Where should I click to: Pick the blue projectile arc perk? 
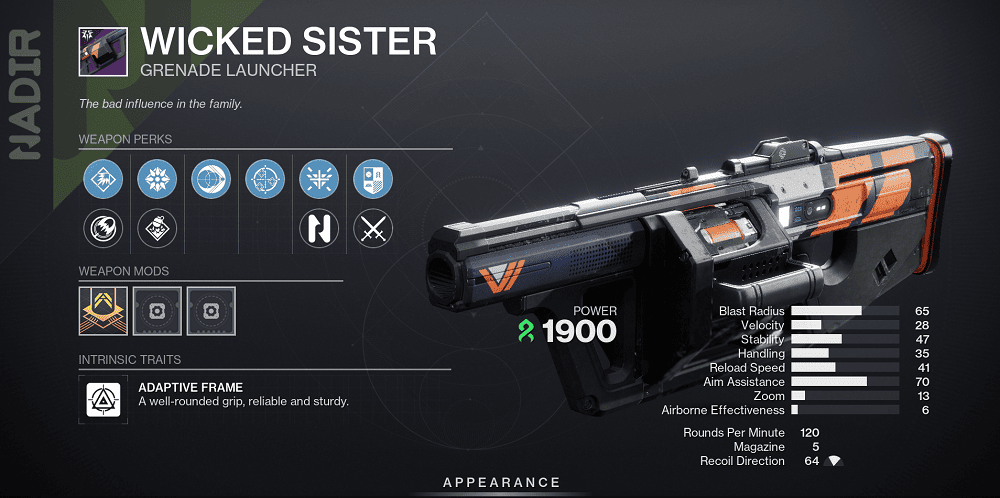[x=210, y=180]
